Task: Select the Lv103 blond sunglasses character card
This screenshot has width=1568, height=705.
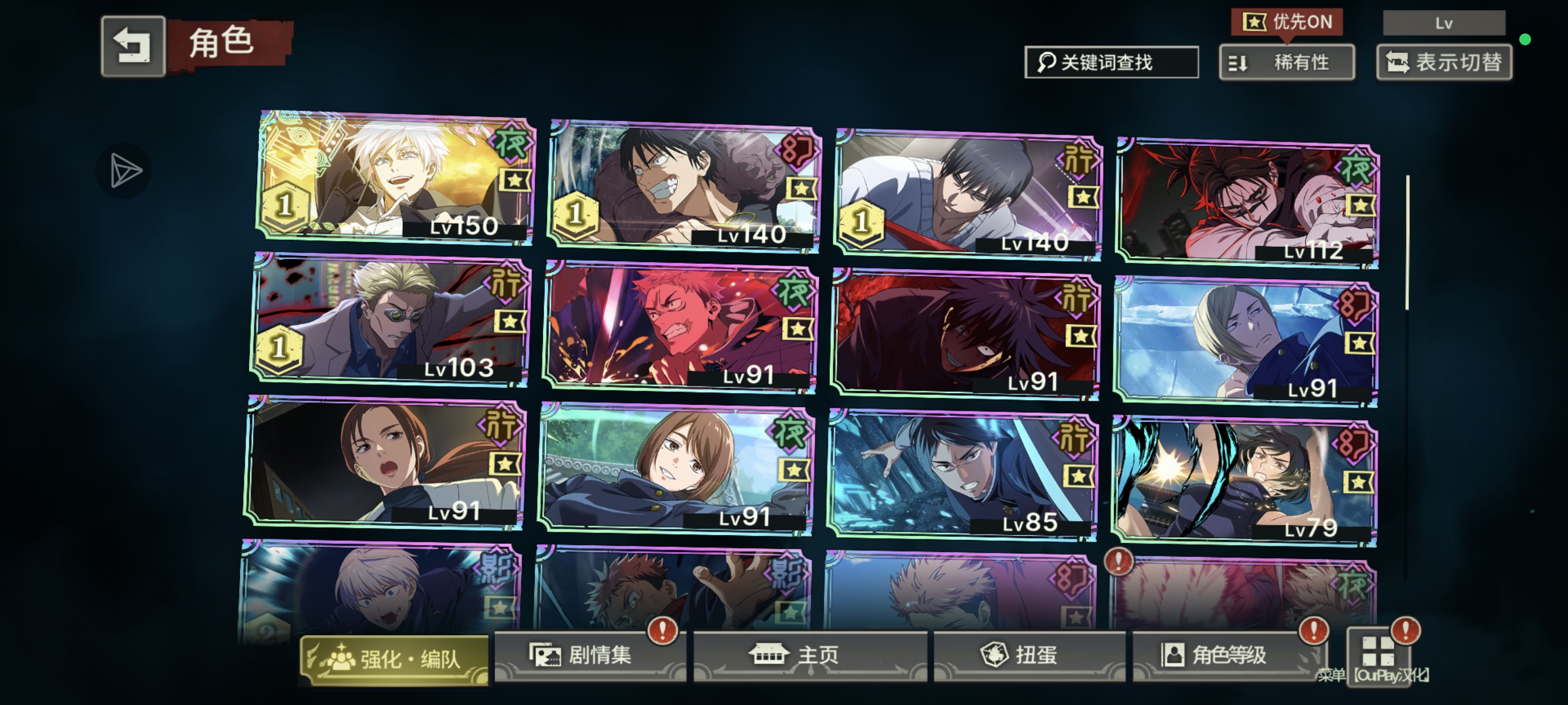Action: point(389,320)
